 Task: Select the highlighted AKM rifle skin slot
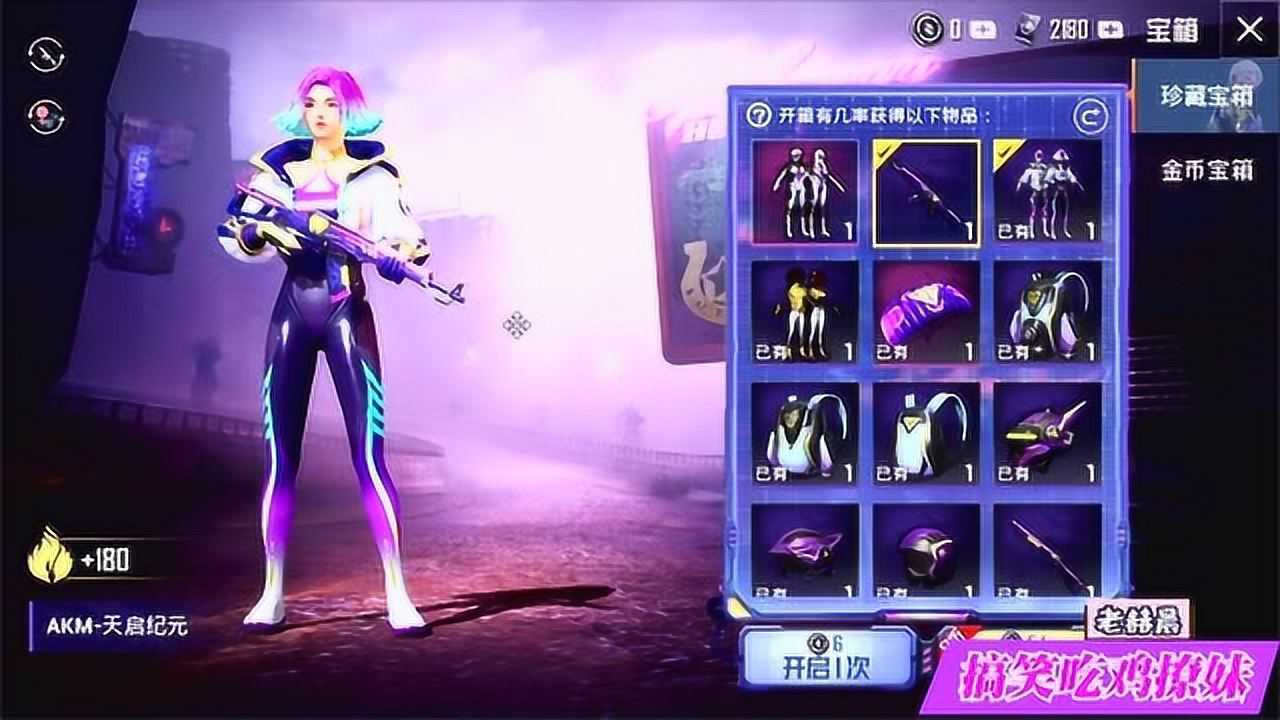(926, 192)
